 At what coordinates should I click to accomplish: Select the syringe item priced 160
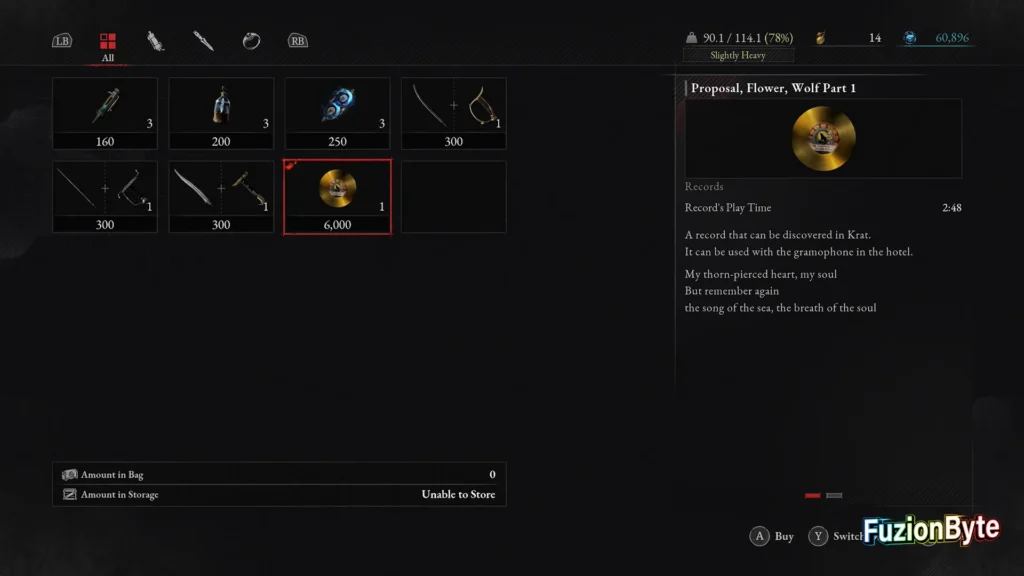coord(105,113)
